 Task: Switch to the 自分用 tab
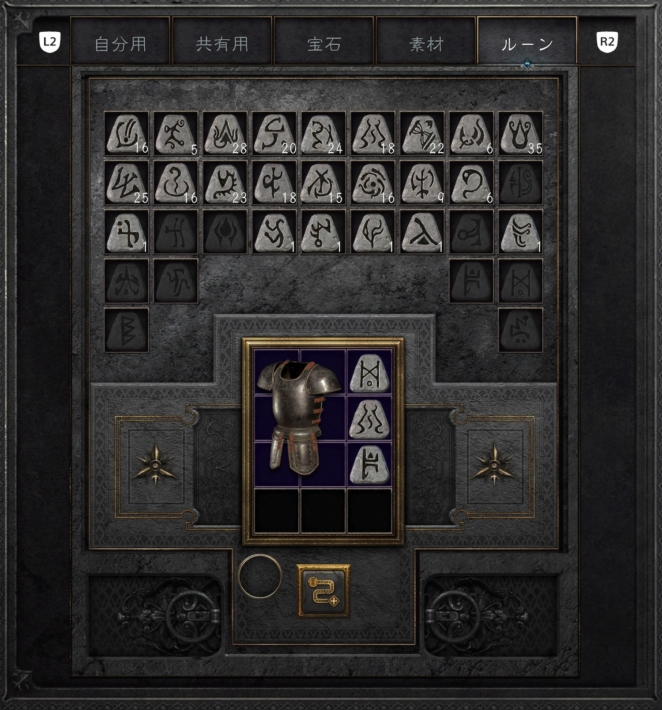coord(120,45)
